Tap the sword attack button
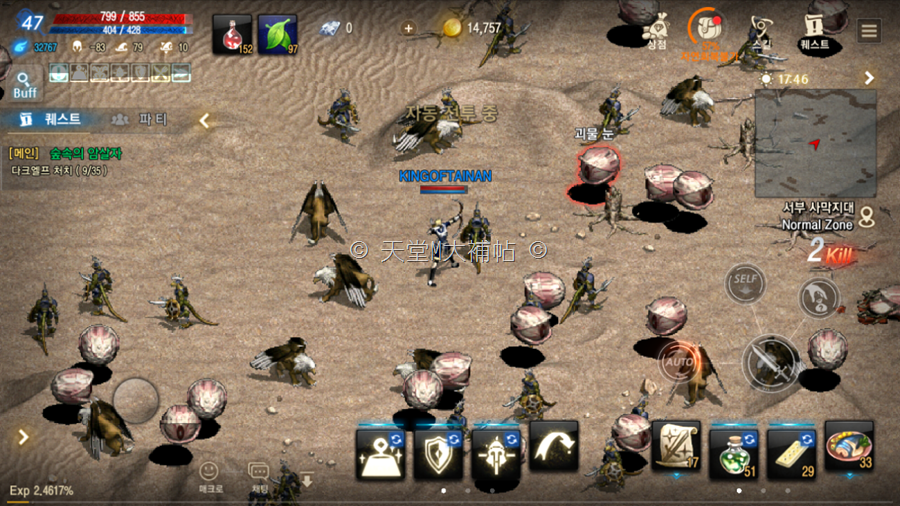The height and width of the screenshot is (506, 900). pos(770,362)
